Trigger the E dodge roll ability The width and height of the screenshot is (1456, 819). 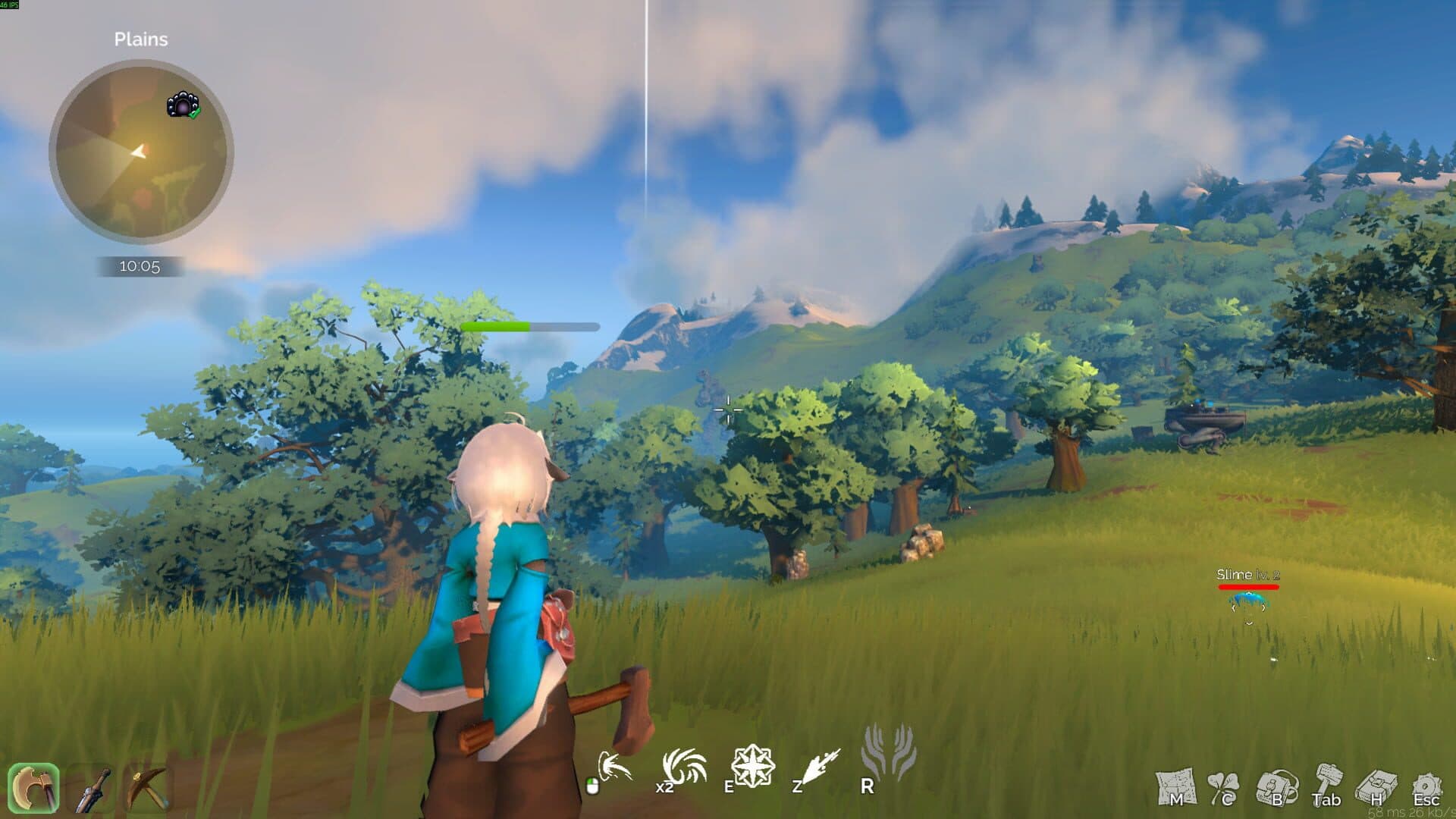click(755, 766)
